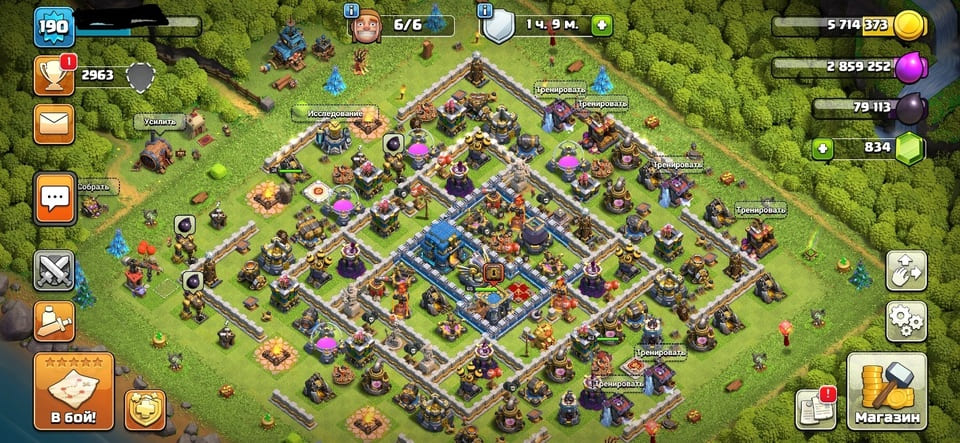This screenshot has height=443, width=960.
Task: Click the green plus beside shield timer
Action: (x=601, y=25)
